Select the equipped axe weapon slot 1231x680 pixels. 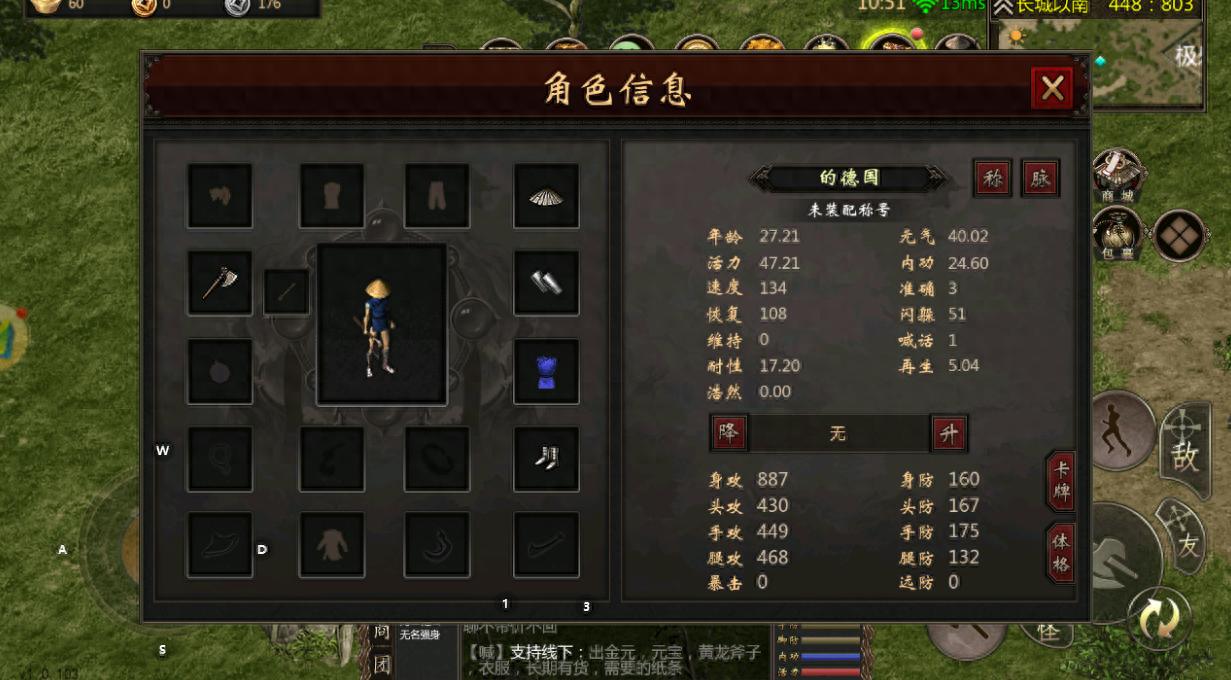point(220,283)
